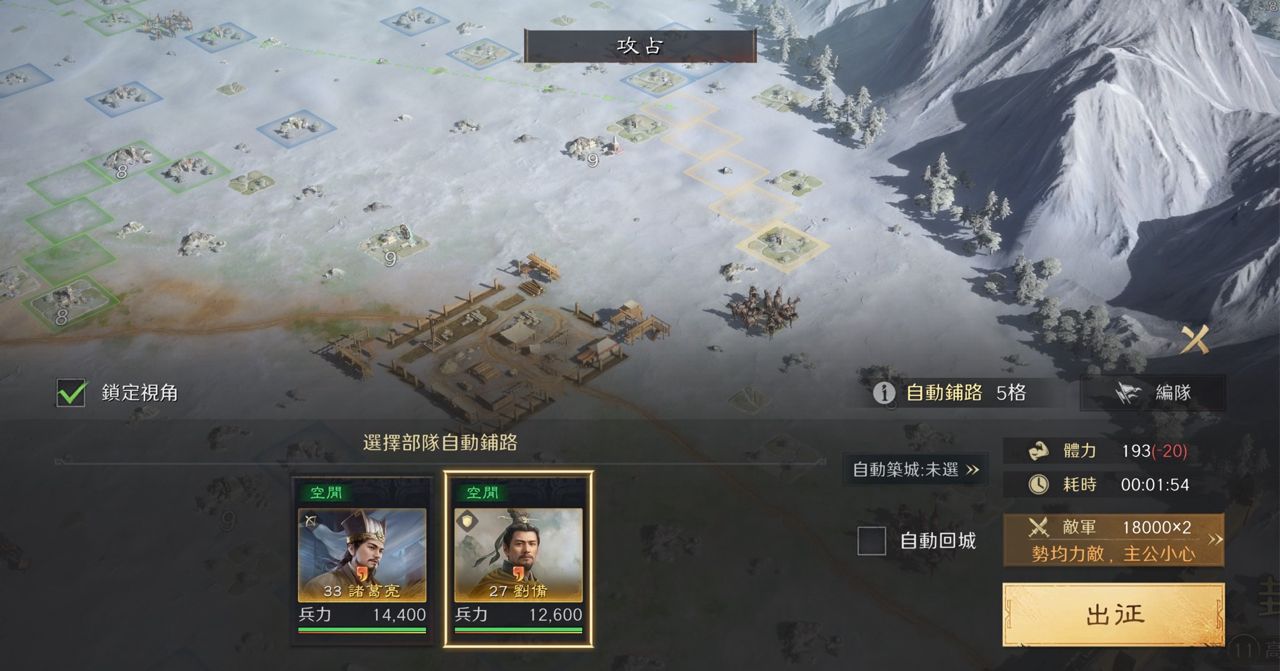Open the 編隊 formation editor
Viewport: 1280px width, 671px height.
point(1153,393)
